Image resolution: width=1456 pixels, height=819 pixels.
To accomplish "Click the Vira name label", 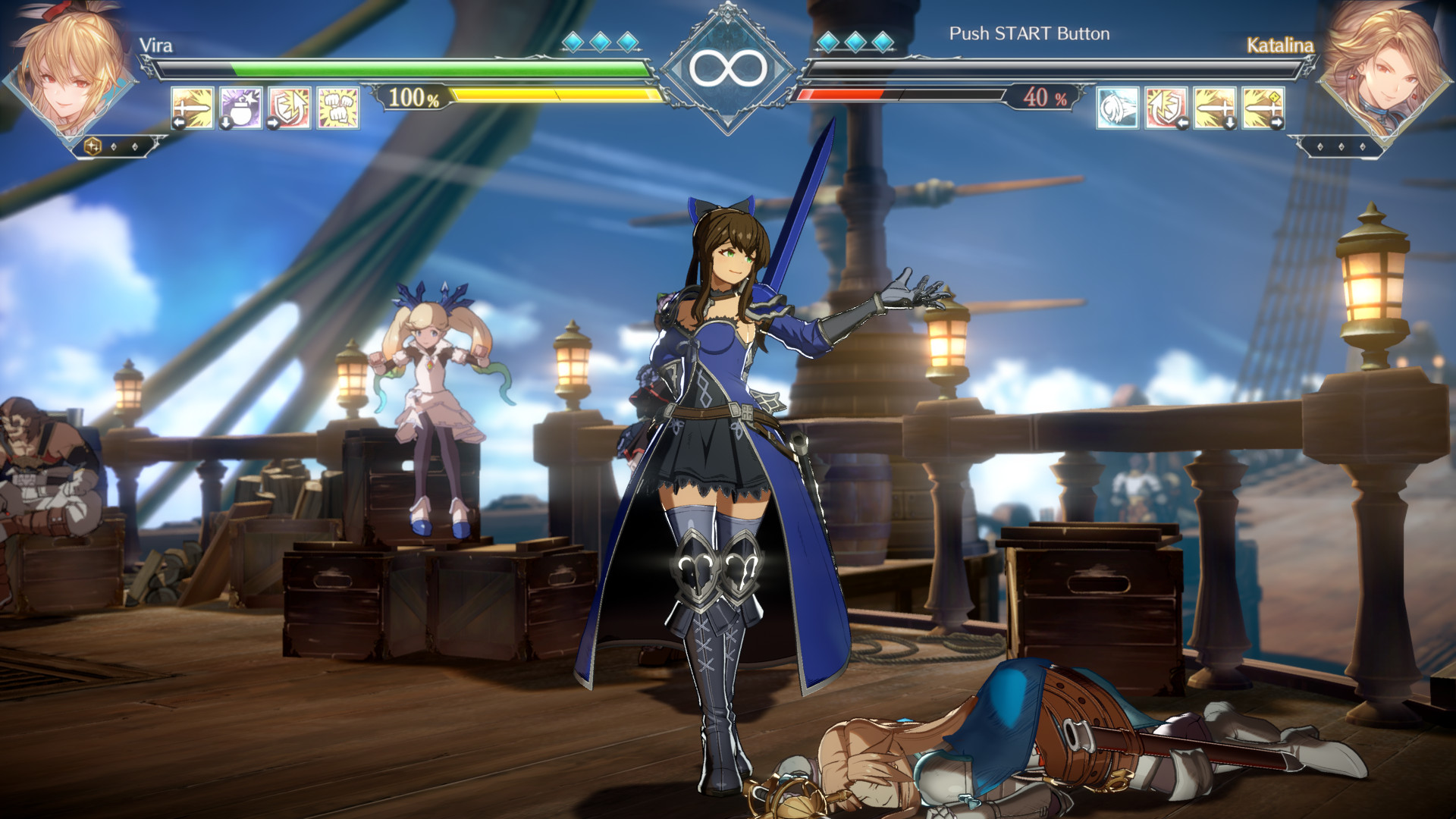I will pos(157,45).
